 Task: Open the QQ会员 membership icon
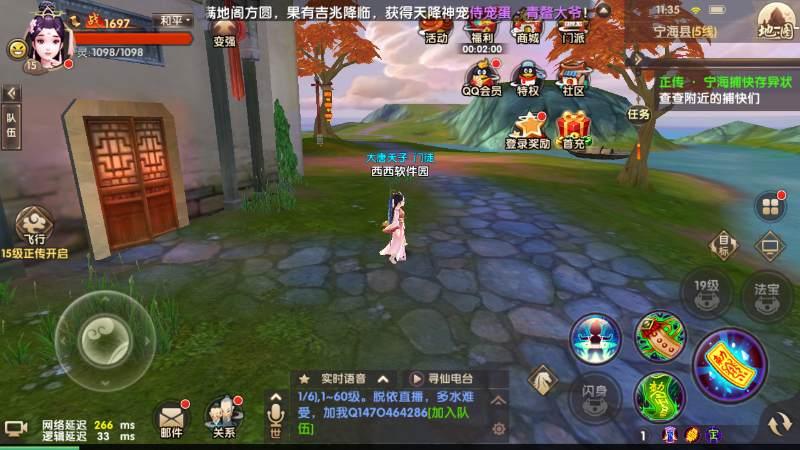482,78
